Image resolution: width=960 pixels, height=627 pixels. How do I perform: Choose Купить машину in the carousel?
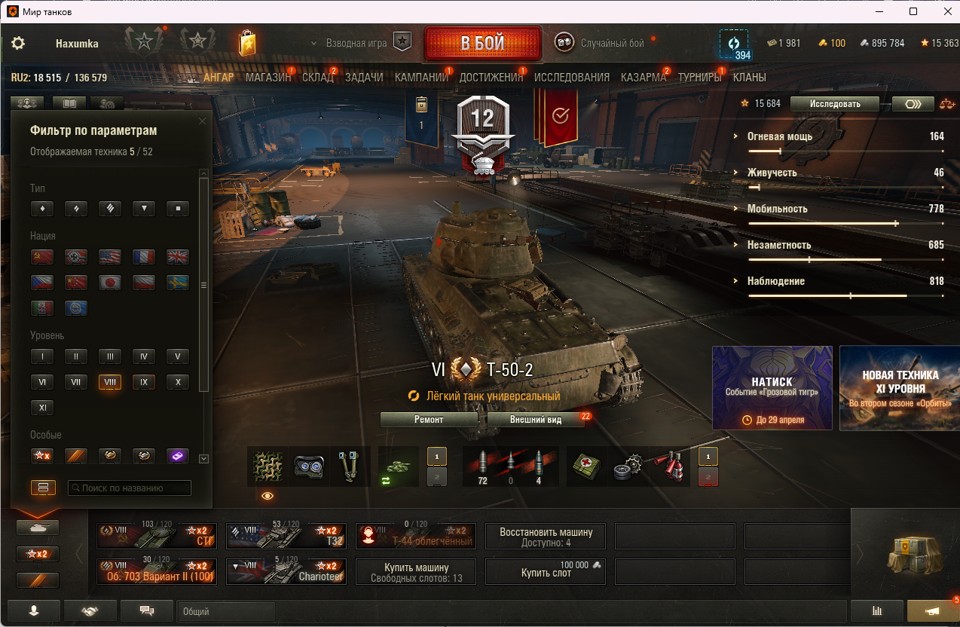click(x=416, y=571)
